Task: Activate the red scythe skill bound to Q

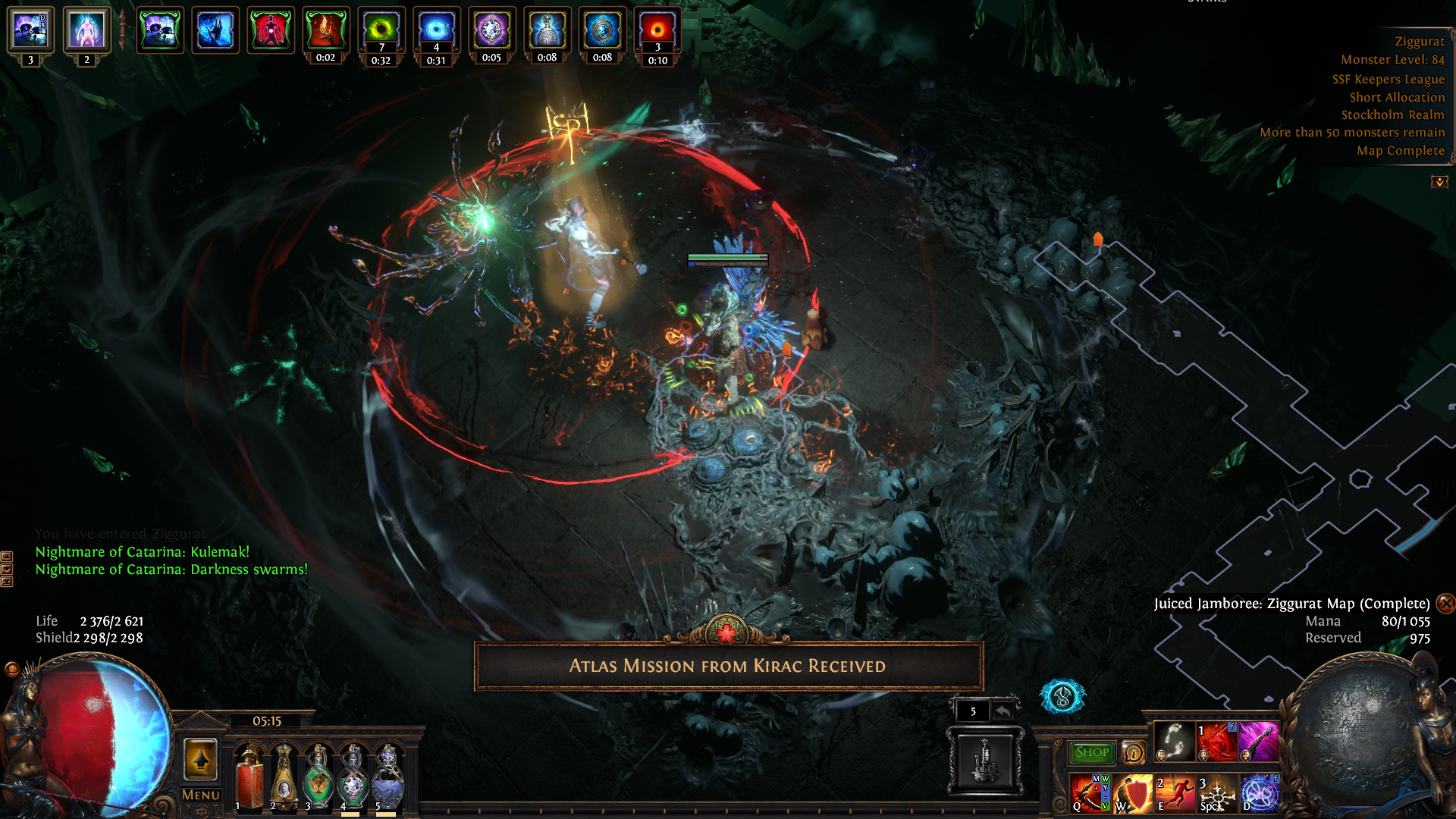Action: click(1089, 793)
